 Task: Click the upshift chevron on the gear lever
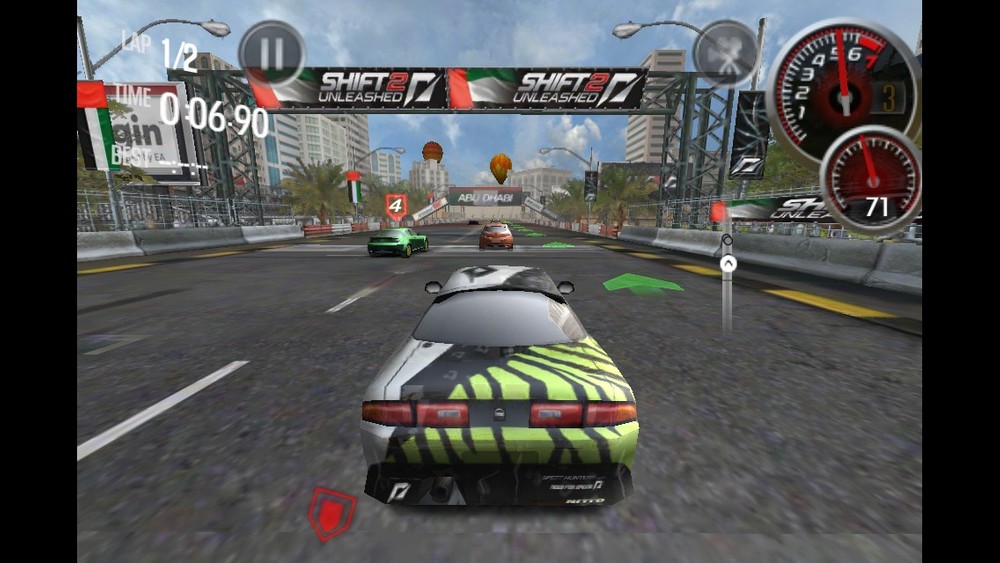(x=728, y=263)
